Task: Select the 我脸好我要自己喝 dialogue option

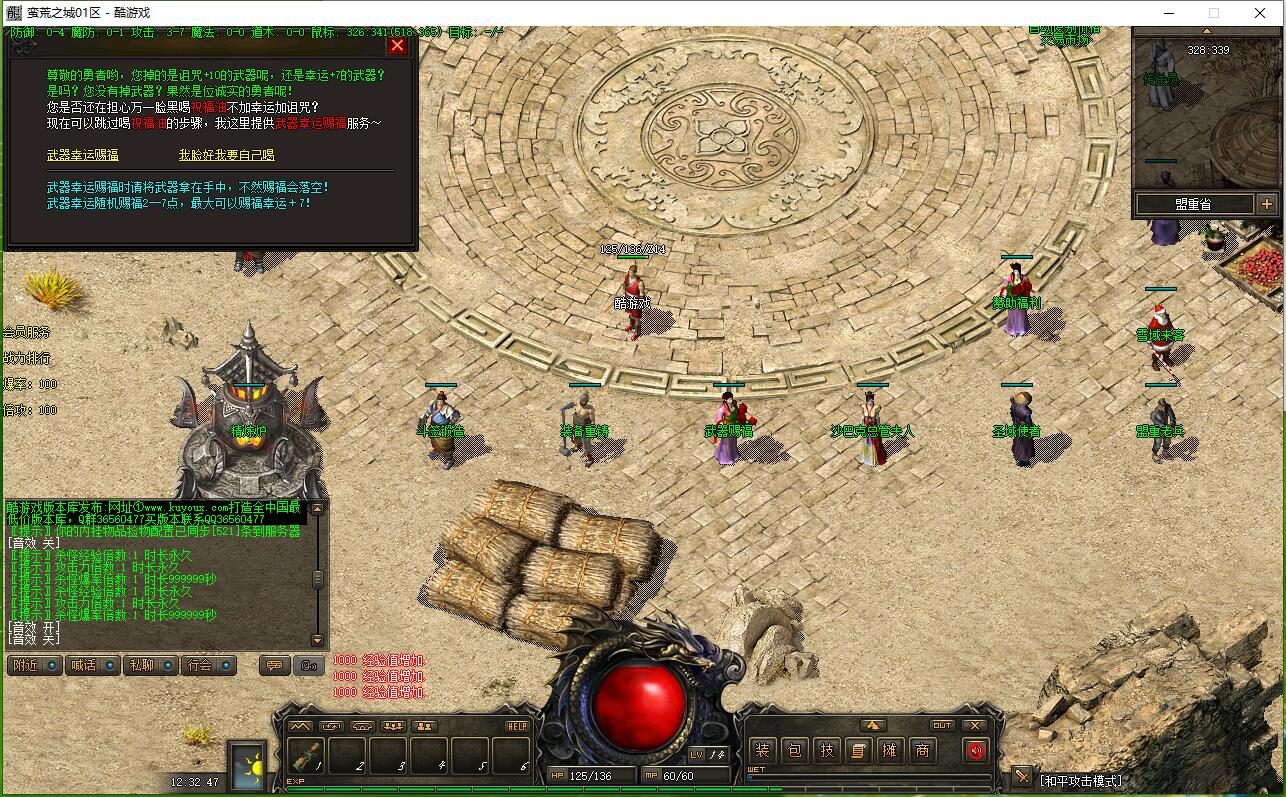Action: [226, 155]
